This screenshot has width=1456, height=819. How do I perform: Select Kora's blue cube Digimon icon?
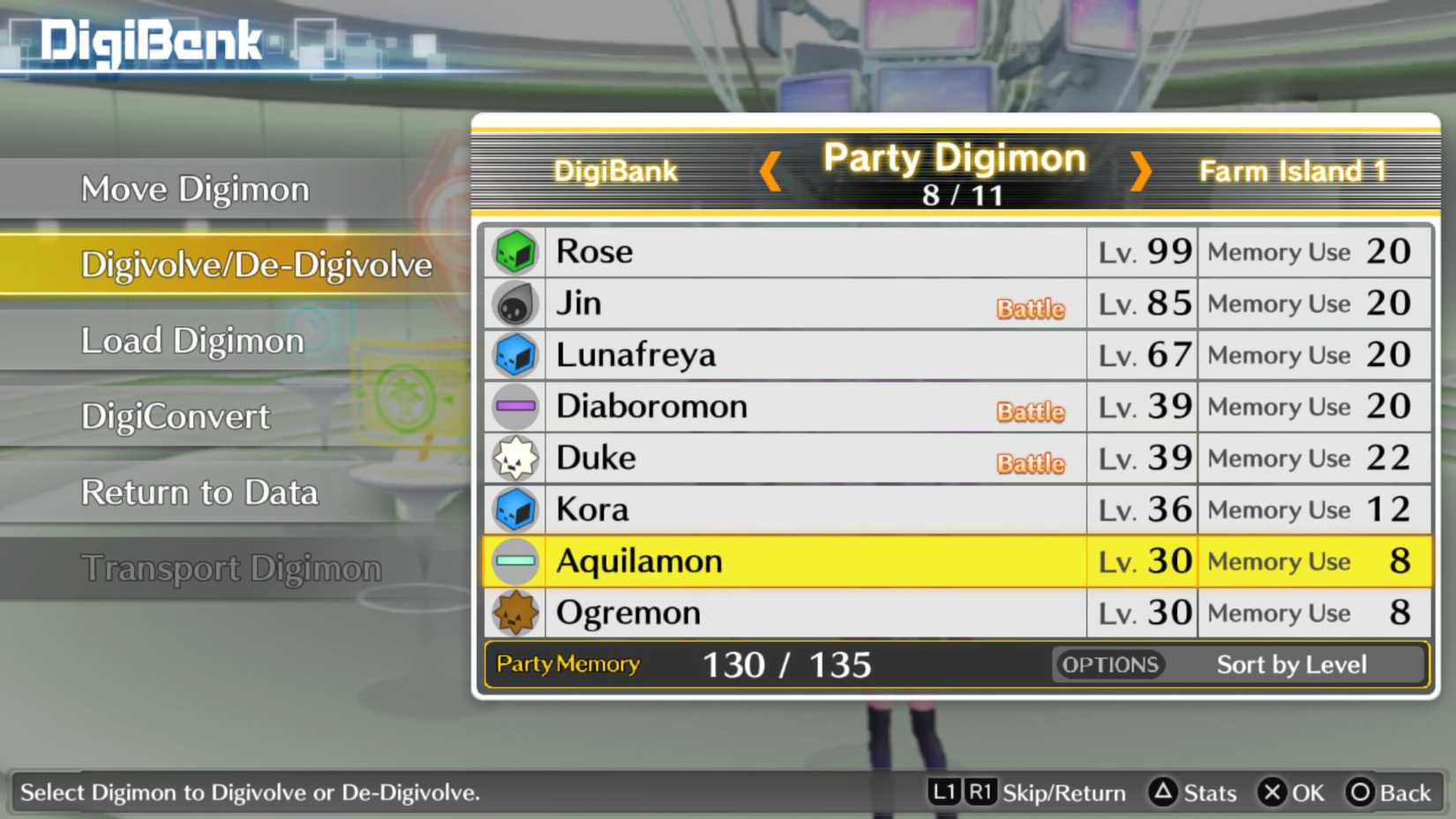(x=514, y=509)
